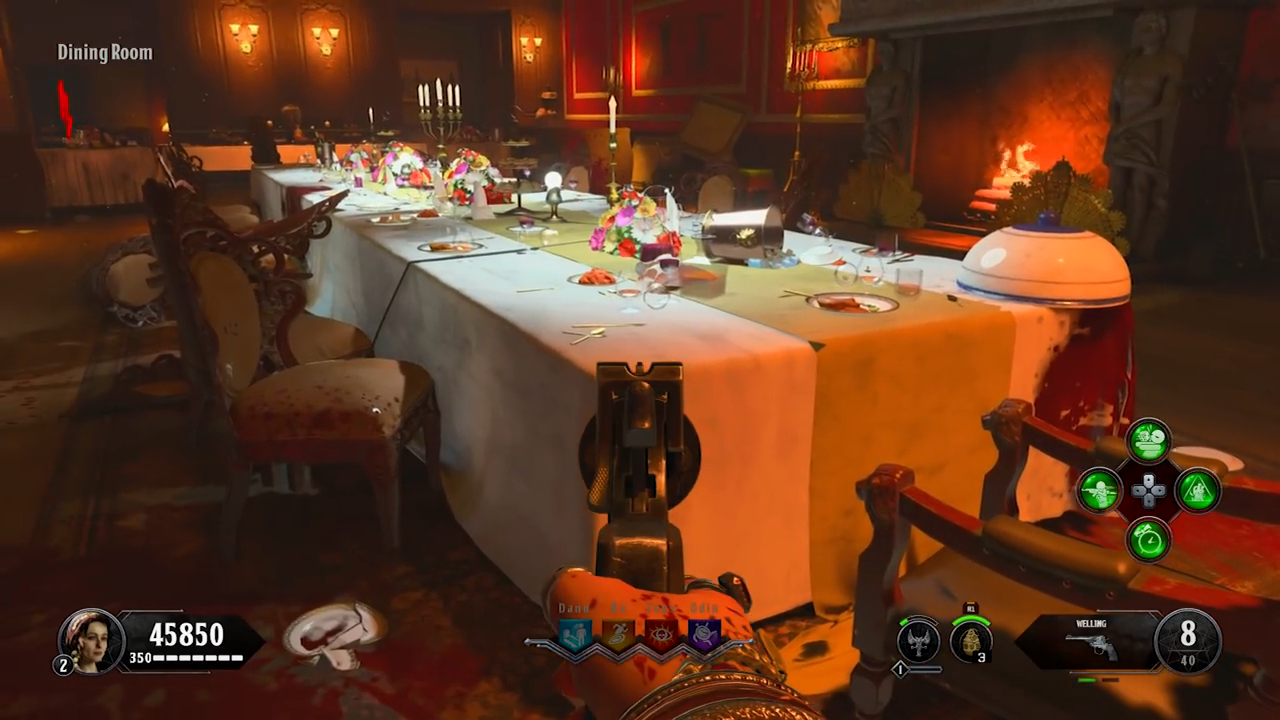Click the Welling revolver weapon panel

(1088, 641)
